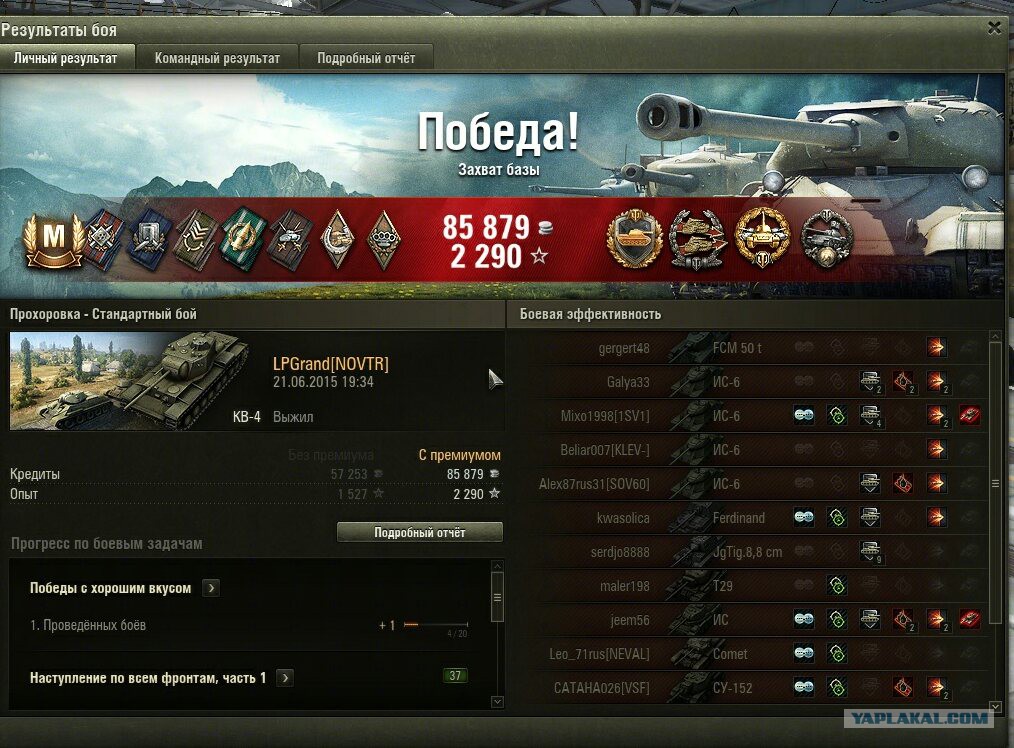Close the battle results window

coord(993,28)
